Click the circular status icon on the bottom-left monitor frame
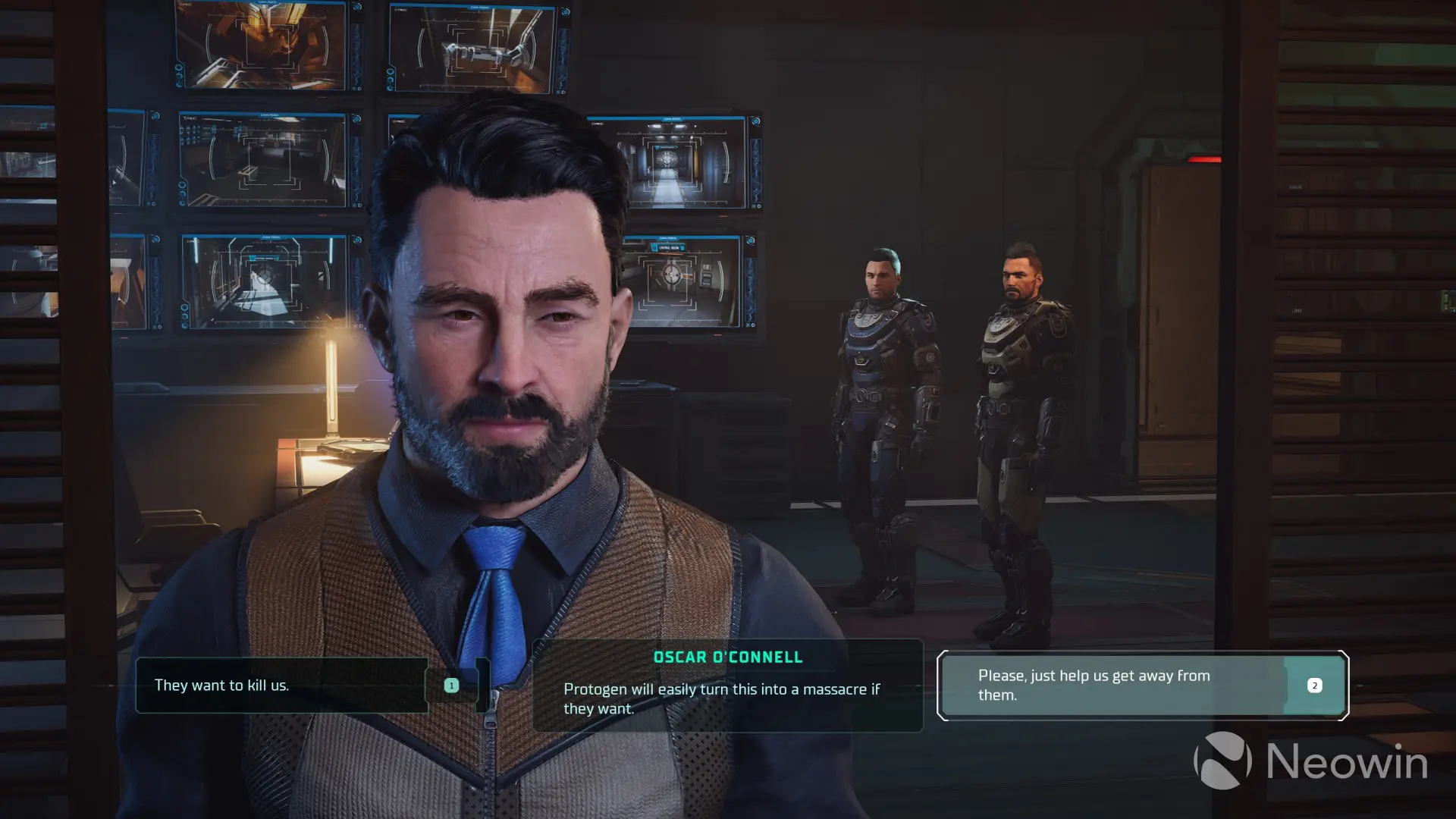The image size is (1456, 819). [184, 306]
